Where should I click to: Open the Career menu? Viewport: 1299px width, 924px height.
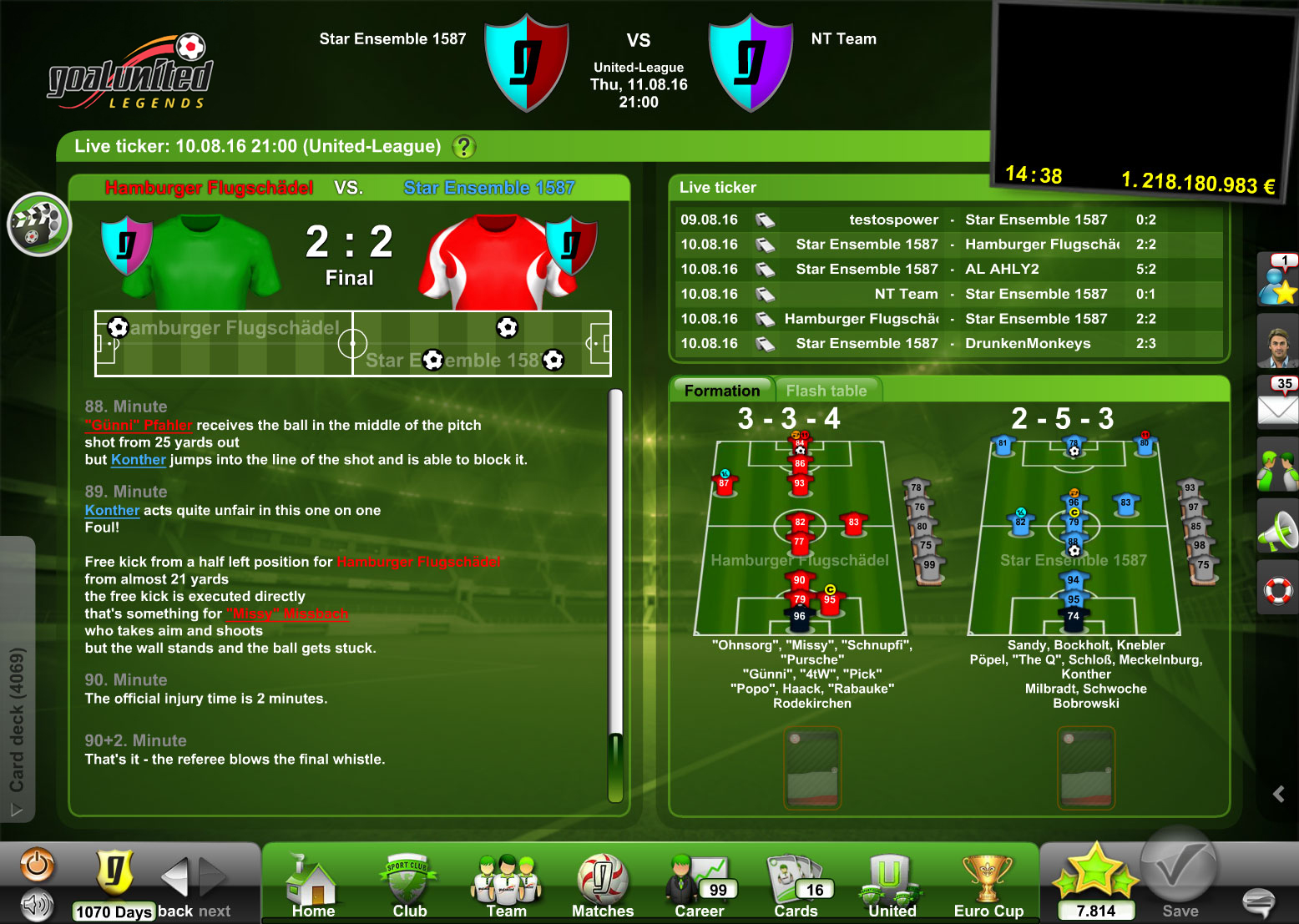pos(699,886)
